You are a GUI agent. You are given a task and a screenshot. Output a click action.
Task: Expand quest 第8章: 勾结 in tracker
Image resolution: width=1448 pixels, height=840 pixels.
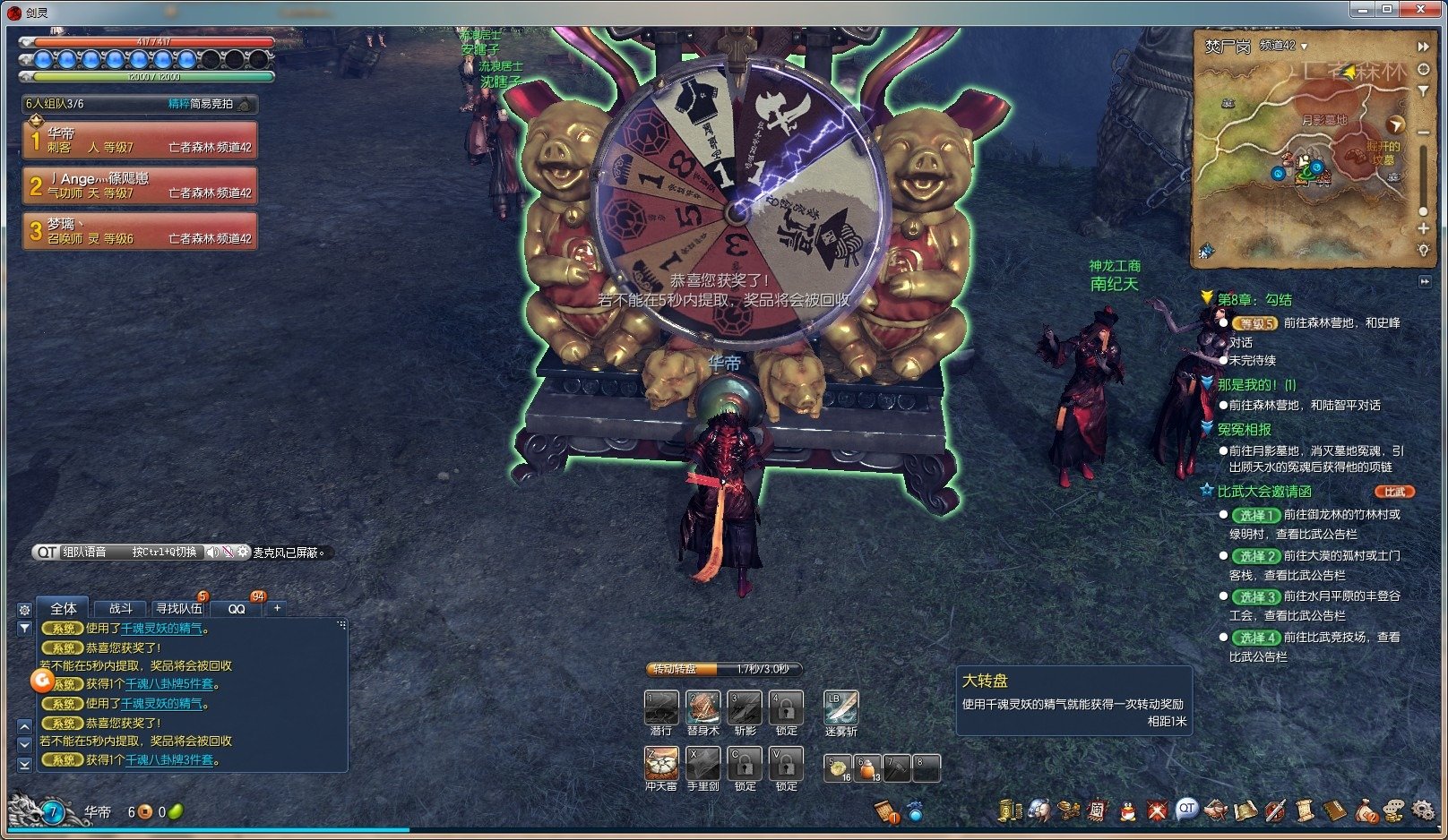click(1254, 300)
